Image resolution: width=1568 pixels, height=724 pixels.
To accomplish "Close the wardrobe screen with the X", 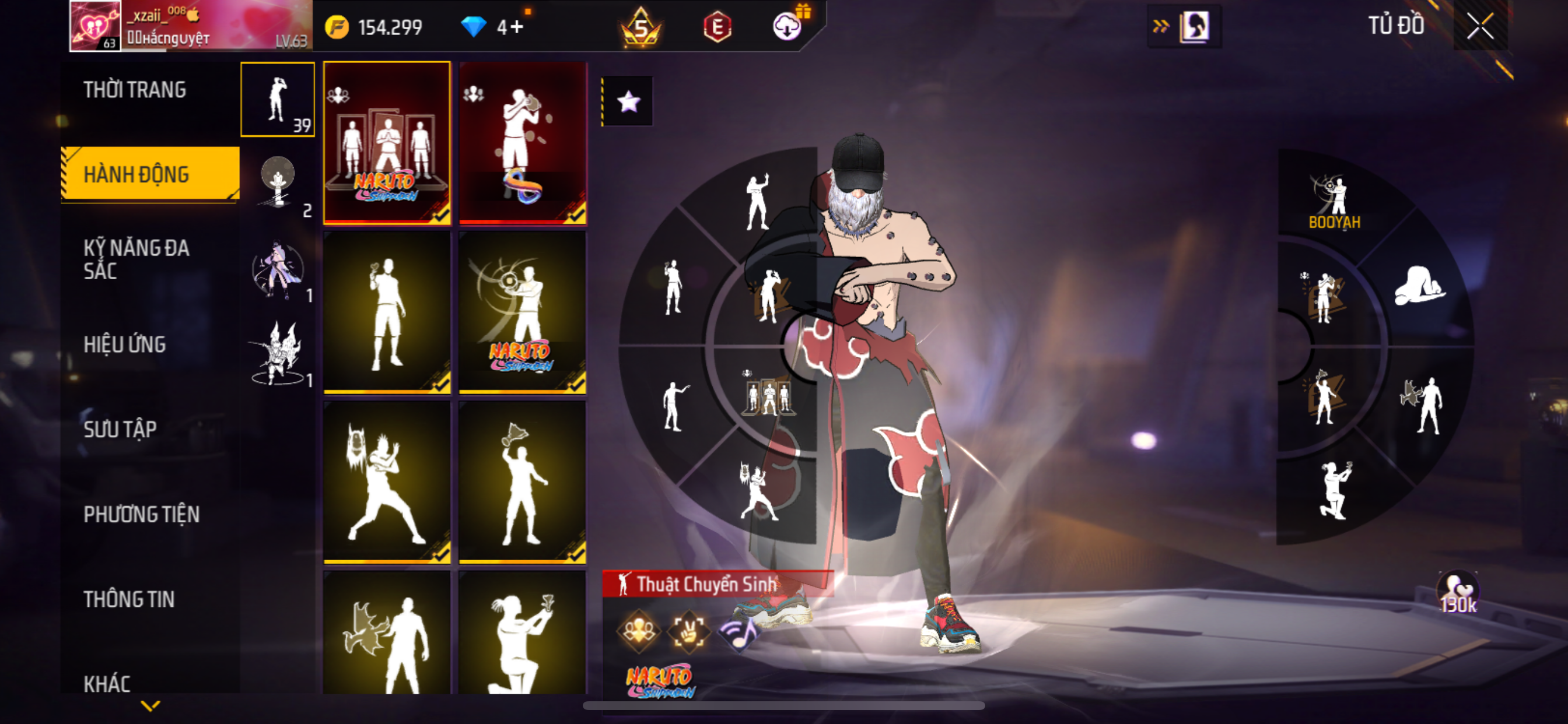I will 1480,26.
